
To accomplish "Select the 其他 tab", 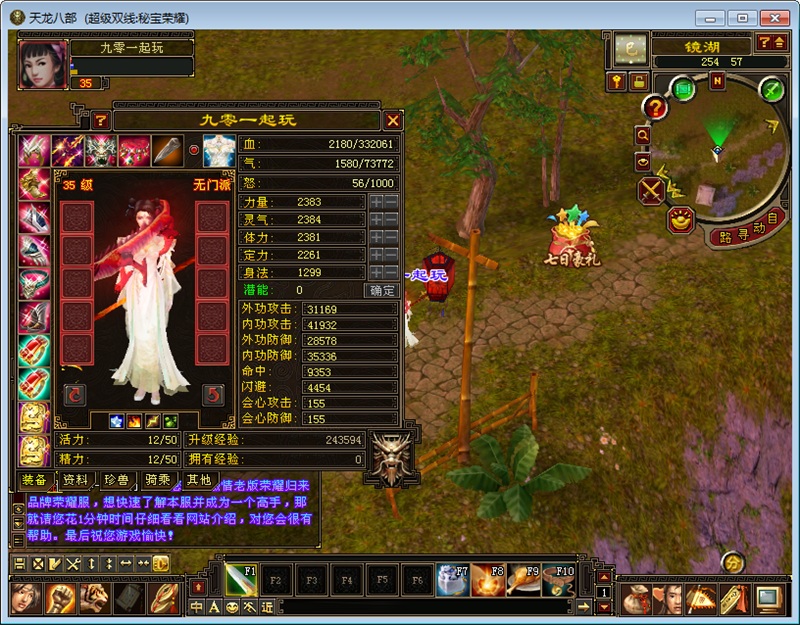I will coord(200,480).
